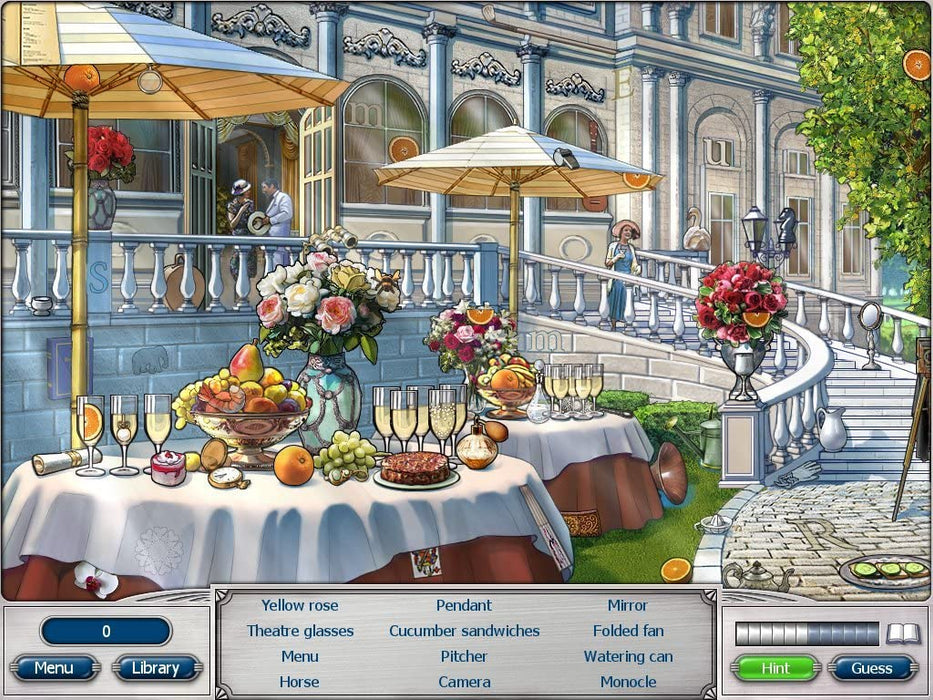Click the Guess button
The height and width of the screenshot is (700, 933).
(872, 668)
